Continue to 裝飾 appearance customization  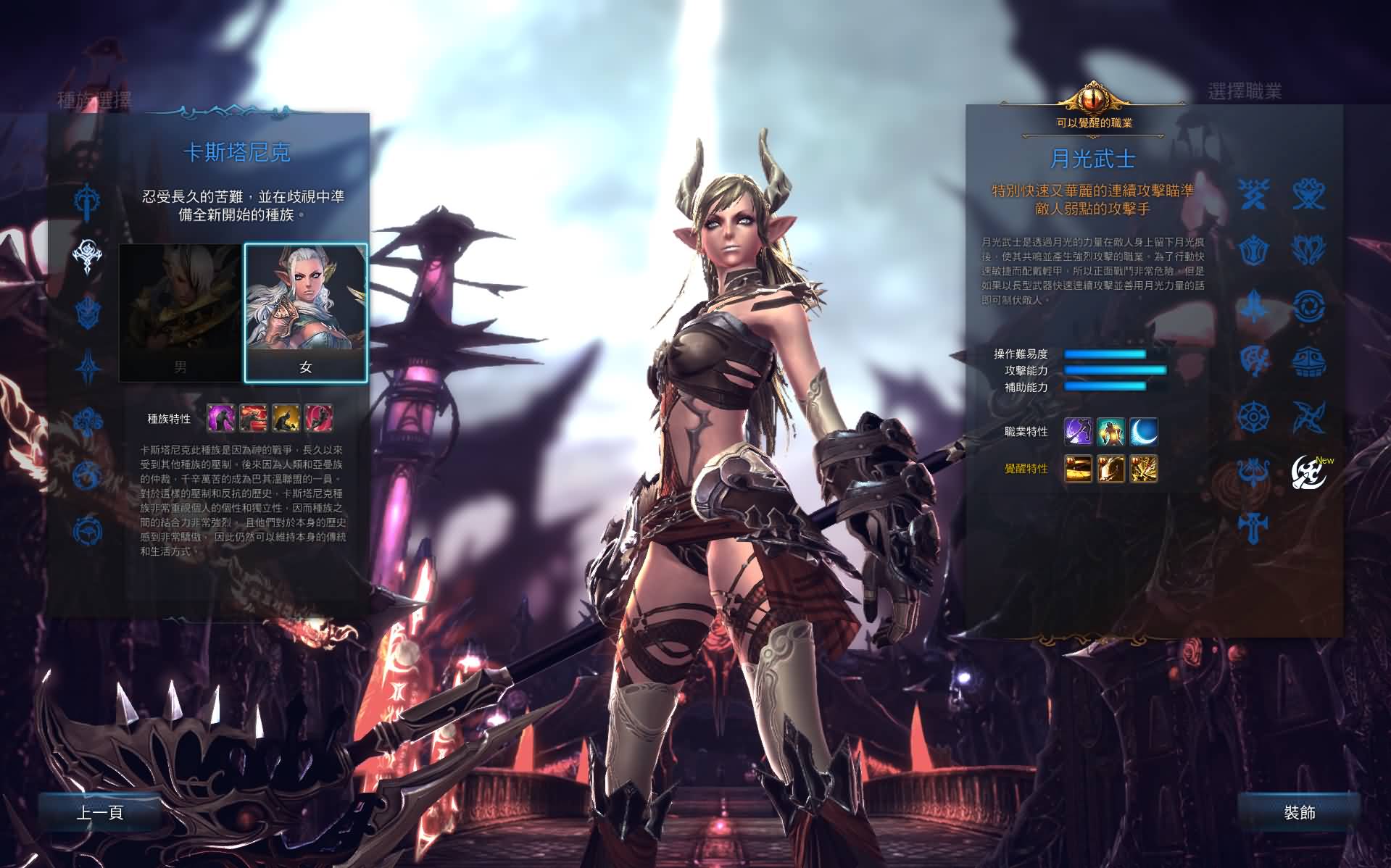1299,812
